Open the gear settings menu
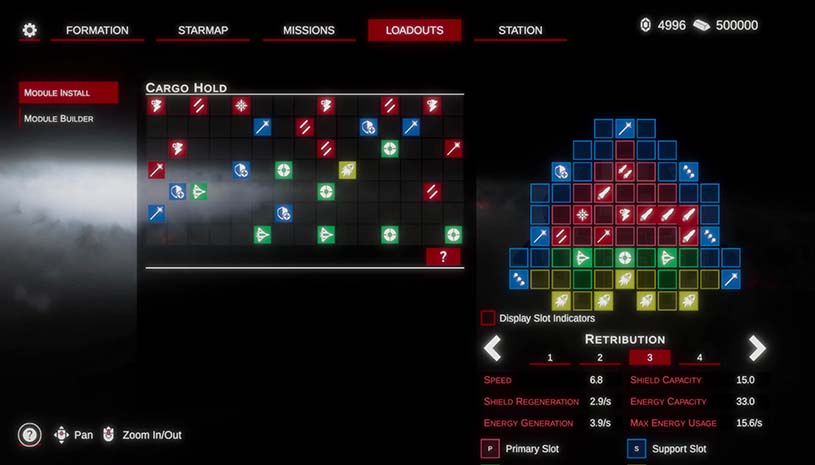Screen dimensions: 815x465 30,30
